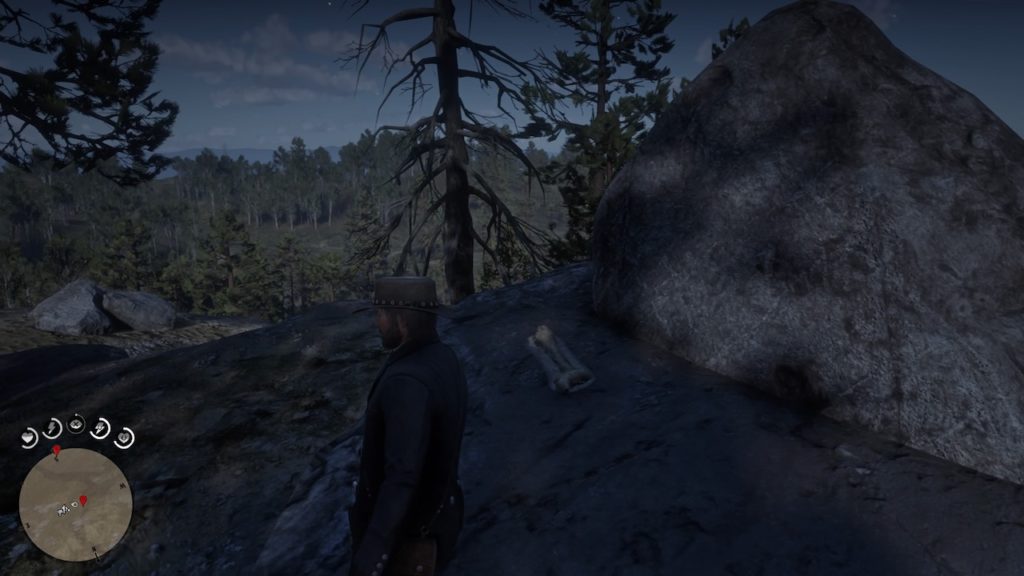Select the Dead Eye core icon
Screen dimensions: 1024x576
point(76,424)
